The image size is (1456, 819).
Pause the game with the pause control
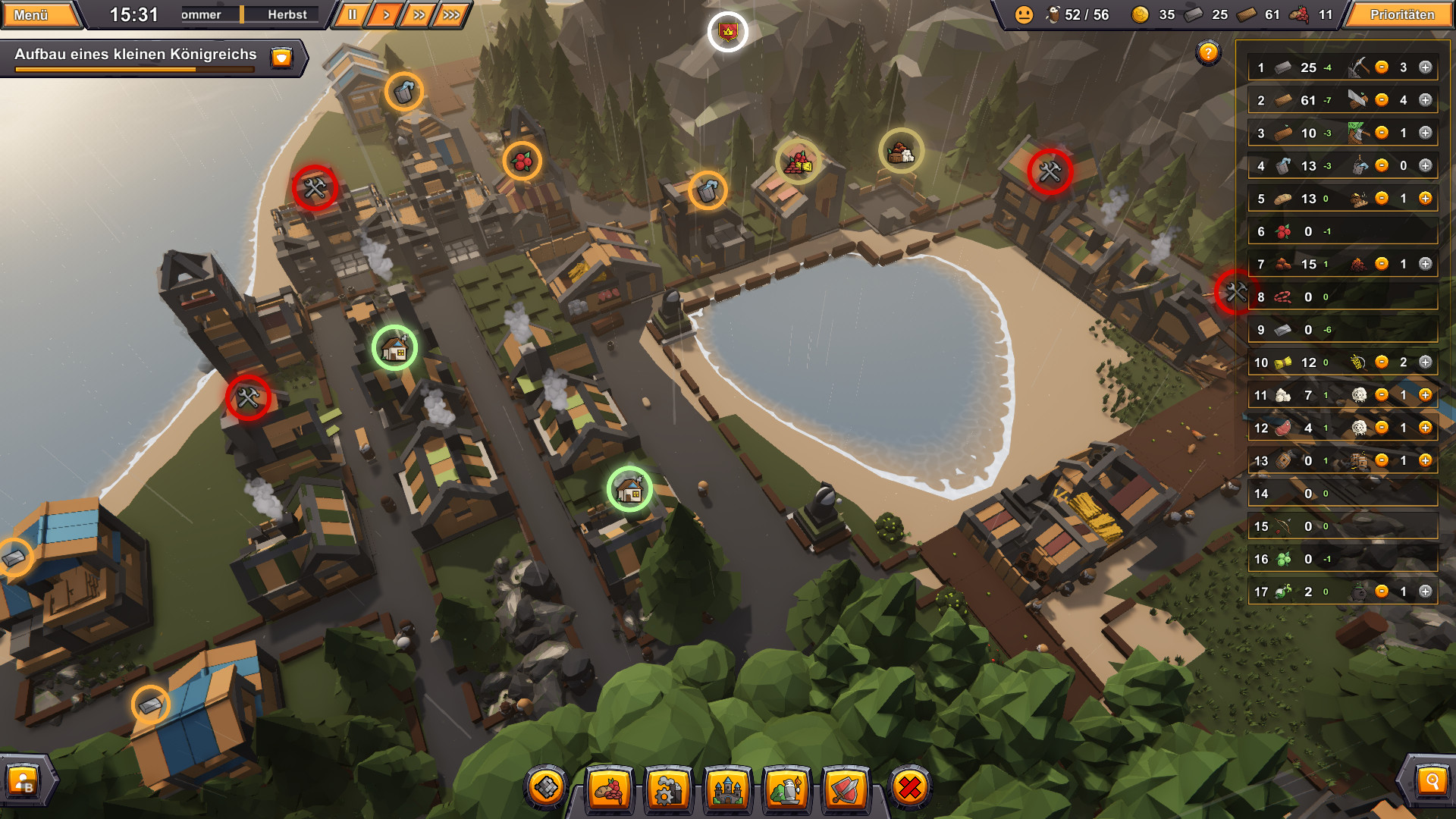click(352, 13)
